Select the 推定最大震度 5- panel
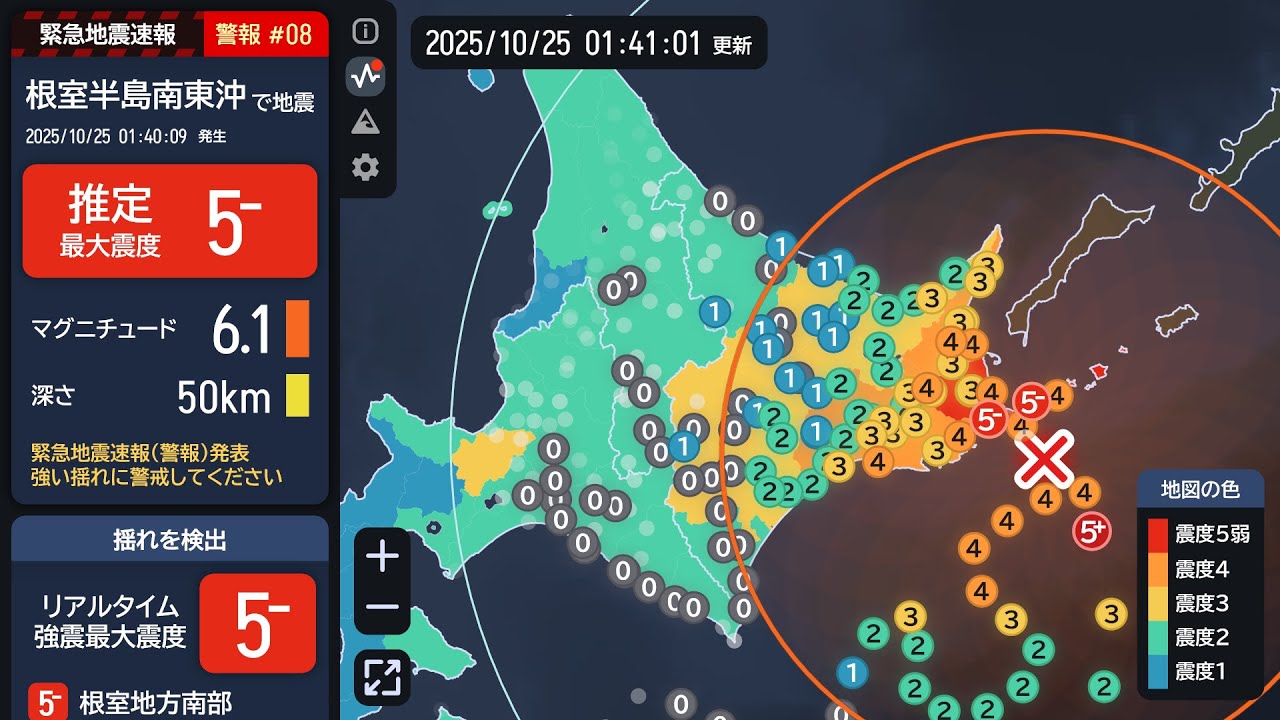Viewport: 1280px width, 720px height. tap(170, 220)
